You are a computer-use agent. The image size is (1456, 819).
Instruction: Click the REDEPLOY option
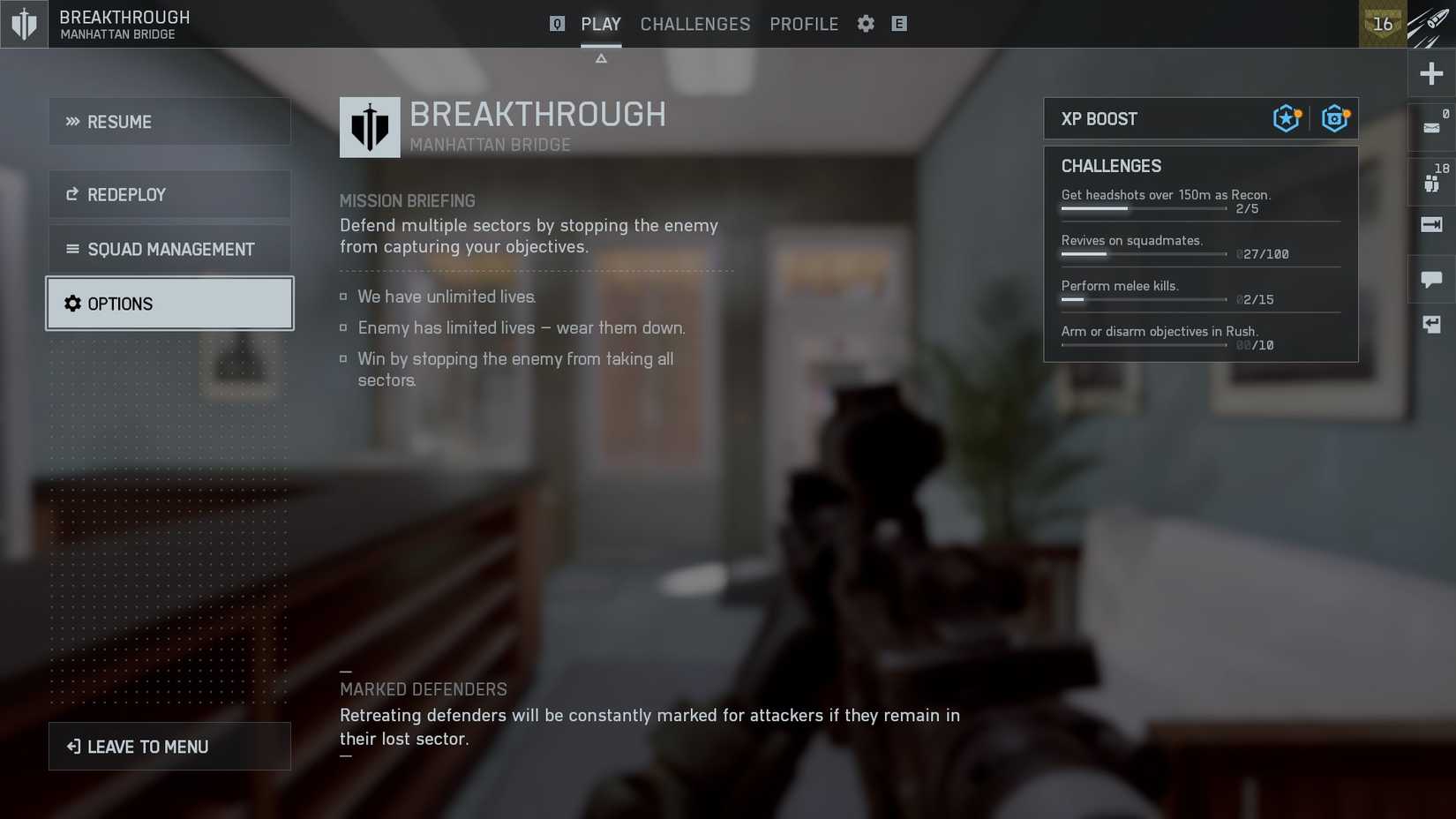click(169, 193)
